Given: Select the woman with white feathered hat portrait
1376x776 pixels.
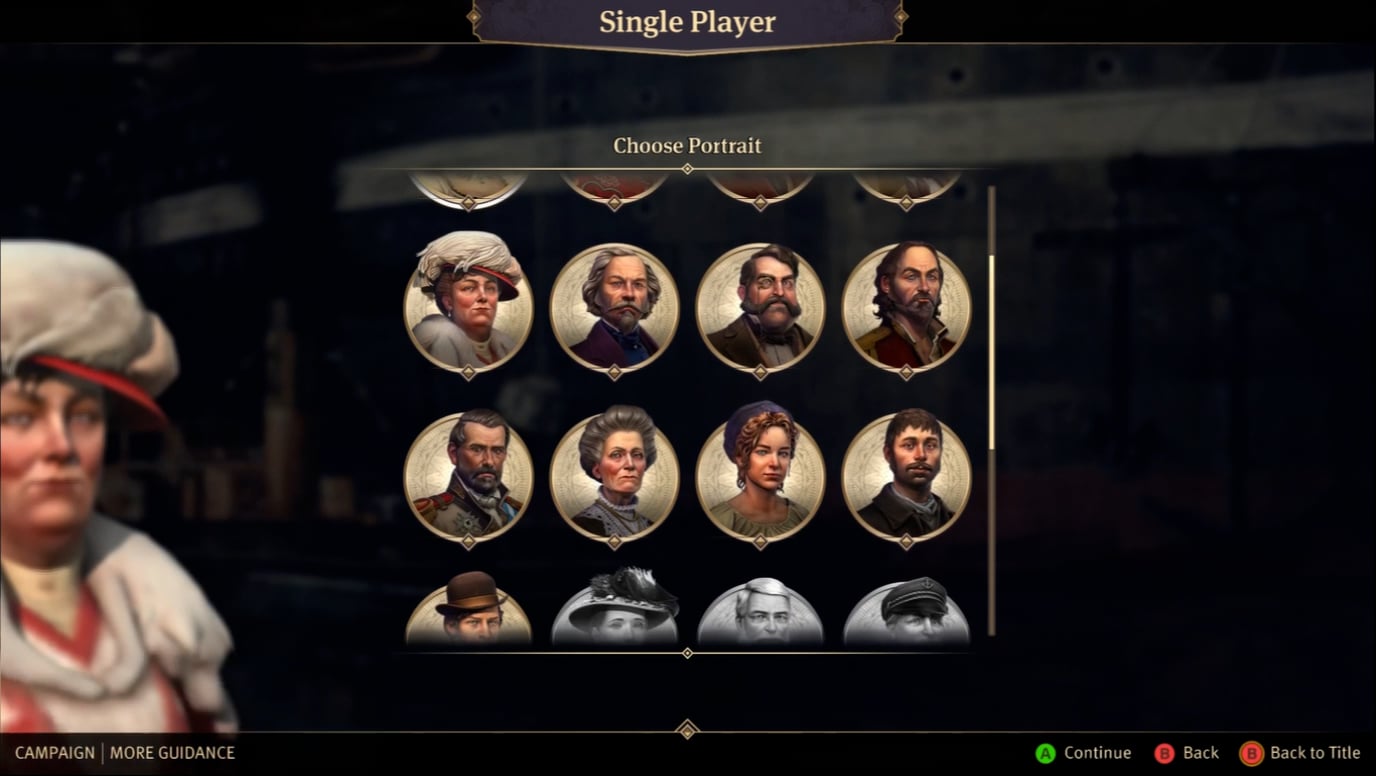Looking at the screenshot, I should coord(468,307).
